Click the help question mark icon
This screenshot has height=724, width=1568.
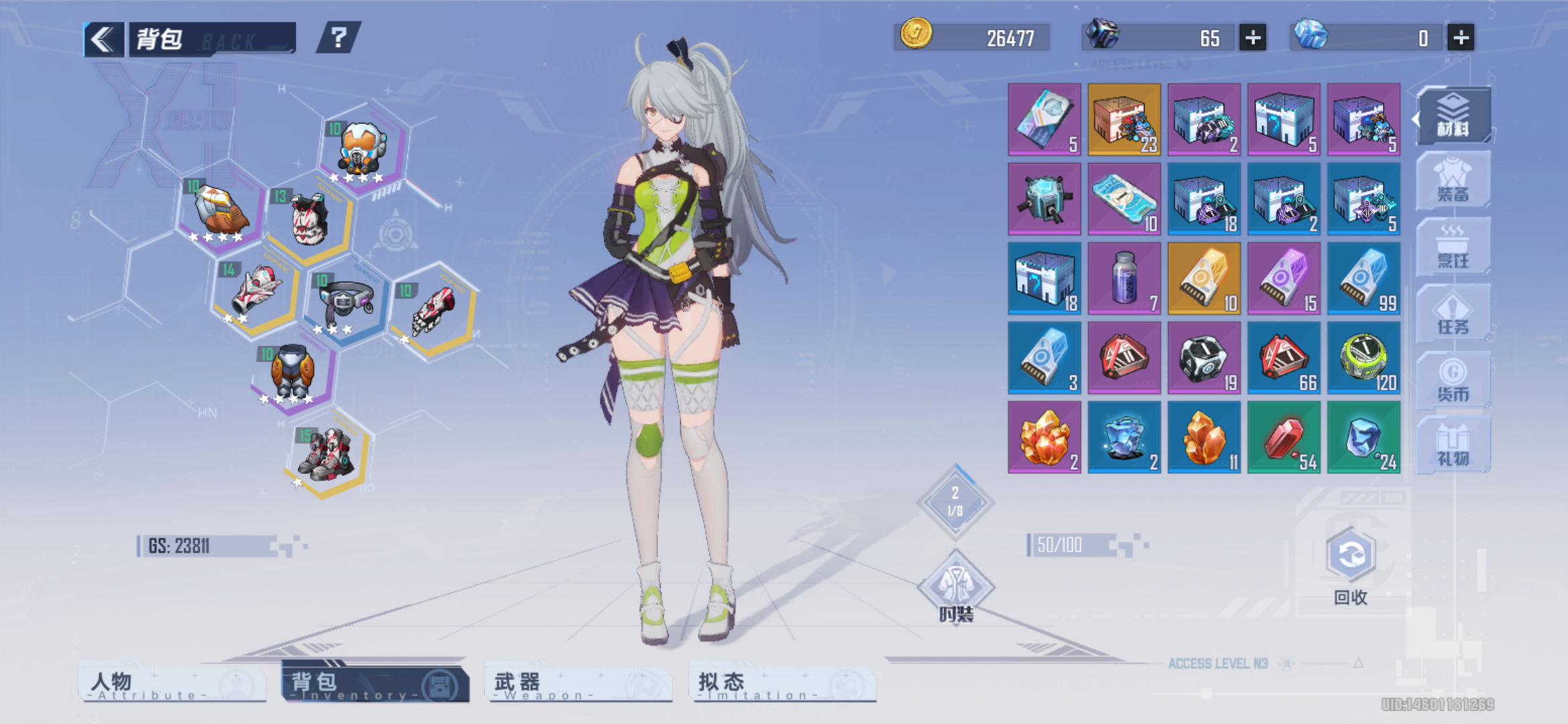(x=339, y=39)
